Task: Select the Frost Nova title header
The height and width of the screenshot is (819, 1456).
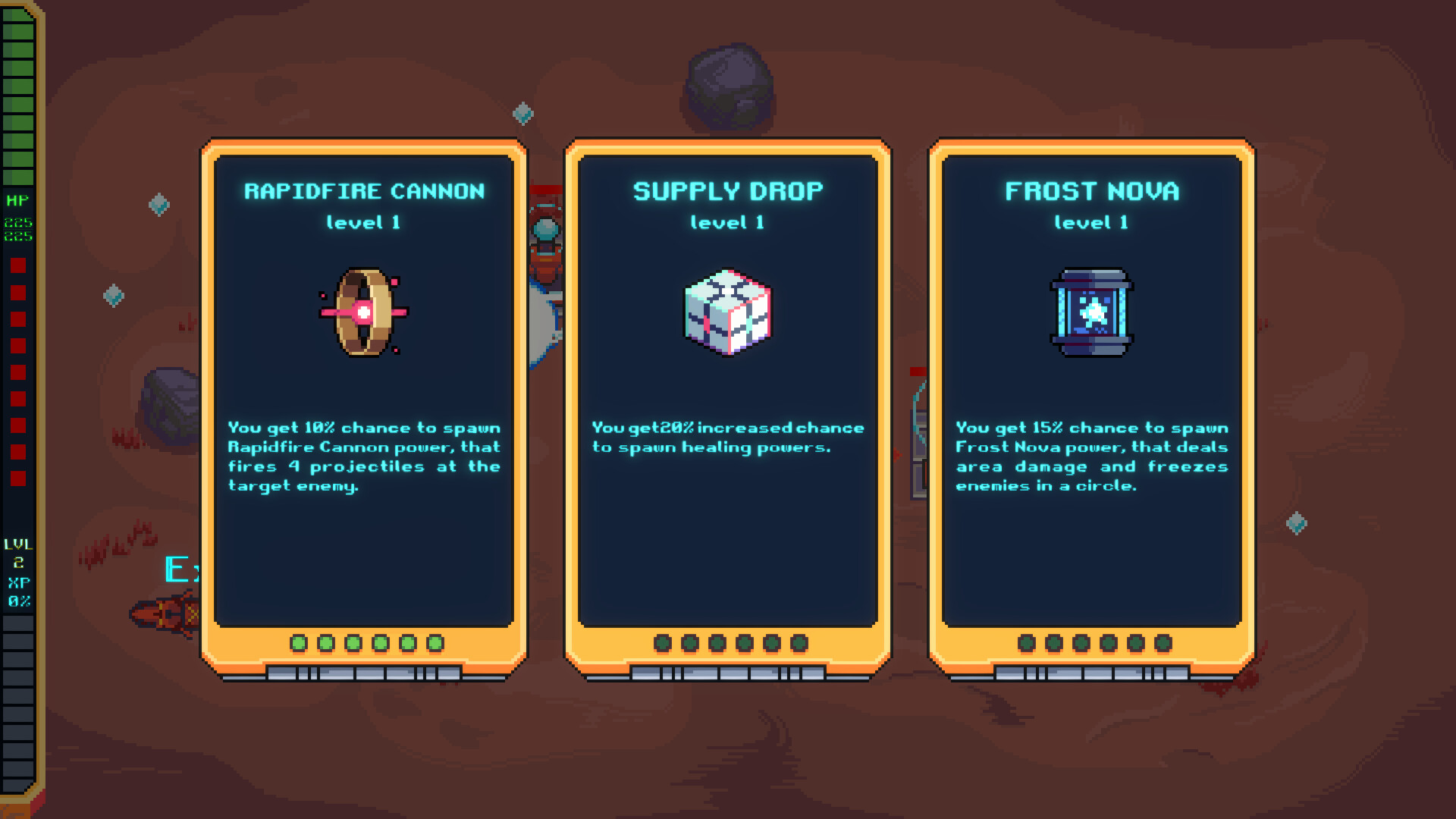Action: 1090,191
